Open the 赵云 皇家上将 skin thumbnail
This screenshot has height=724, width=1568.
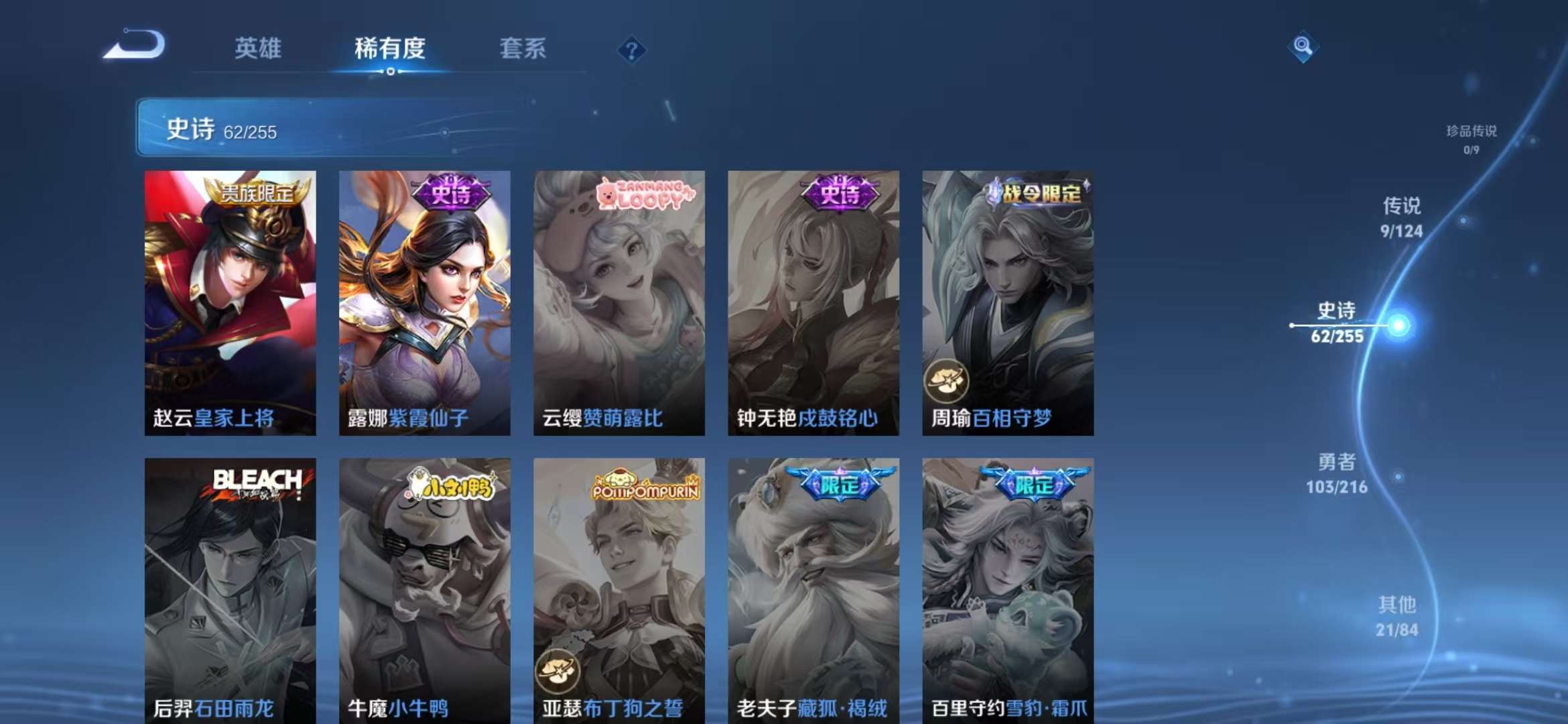(230, 296)
